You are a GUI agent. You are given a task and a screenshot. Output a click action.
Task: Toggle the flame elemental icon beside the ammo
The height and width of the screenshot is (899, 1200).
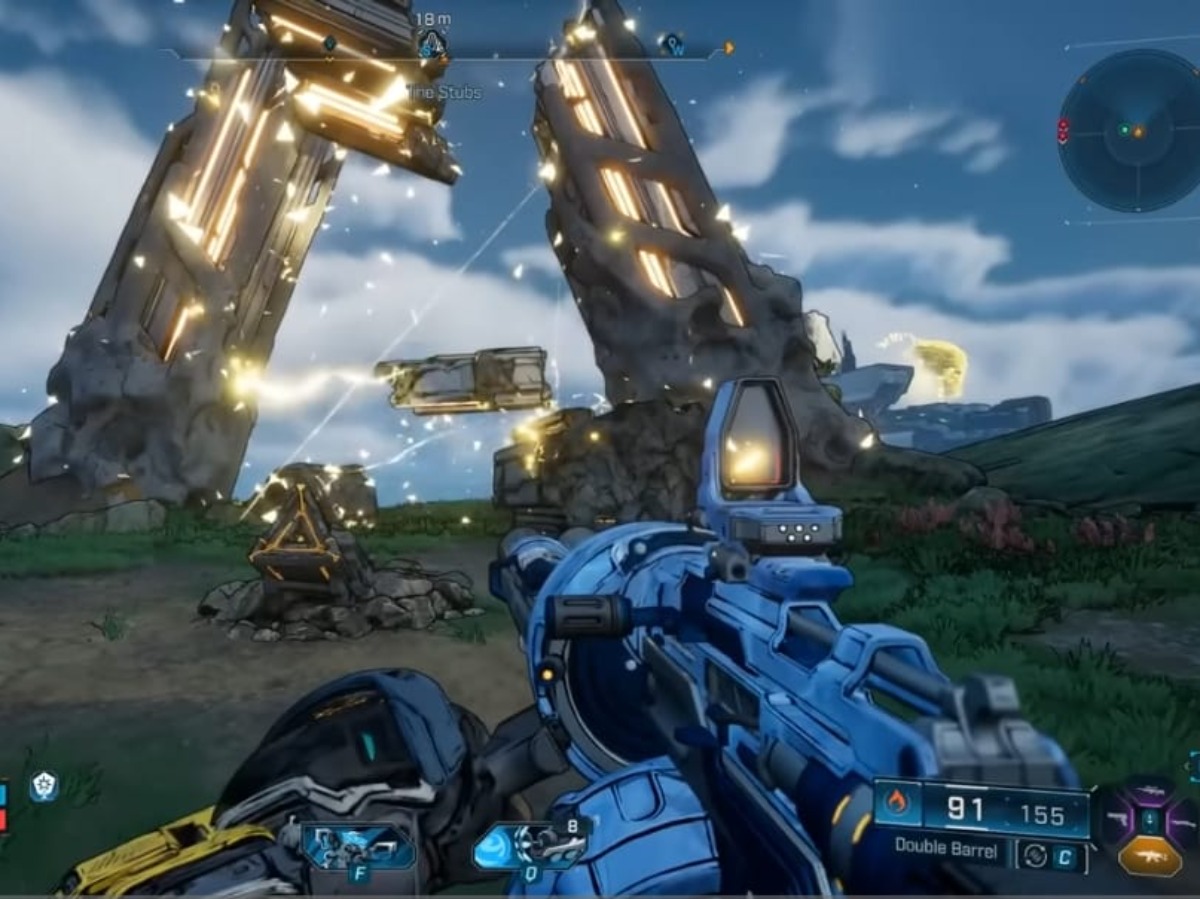(x=898, y=803)
